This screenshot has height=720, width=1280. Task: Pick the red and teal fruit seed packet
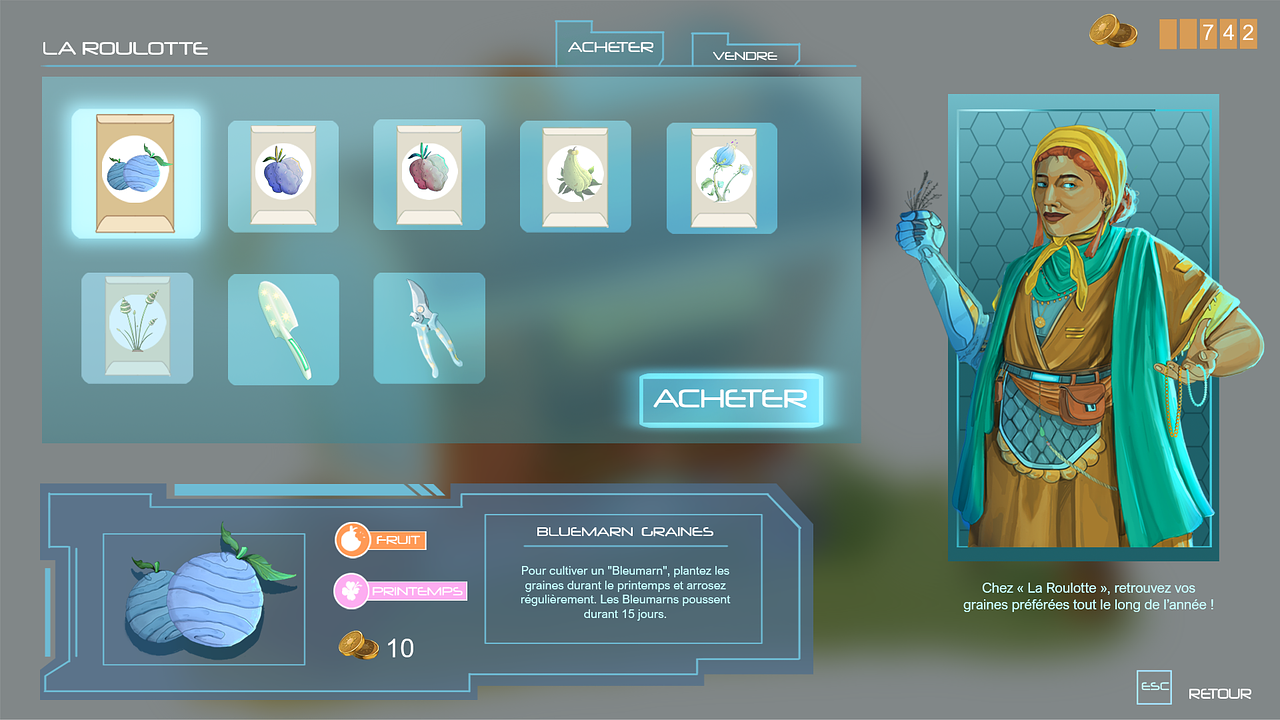coord(429,174)
